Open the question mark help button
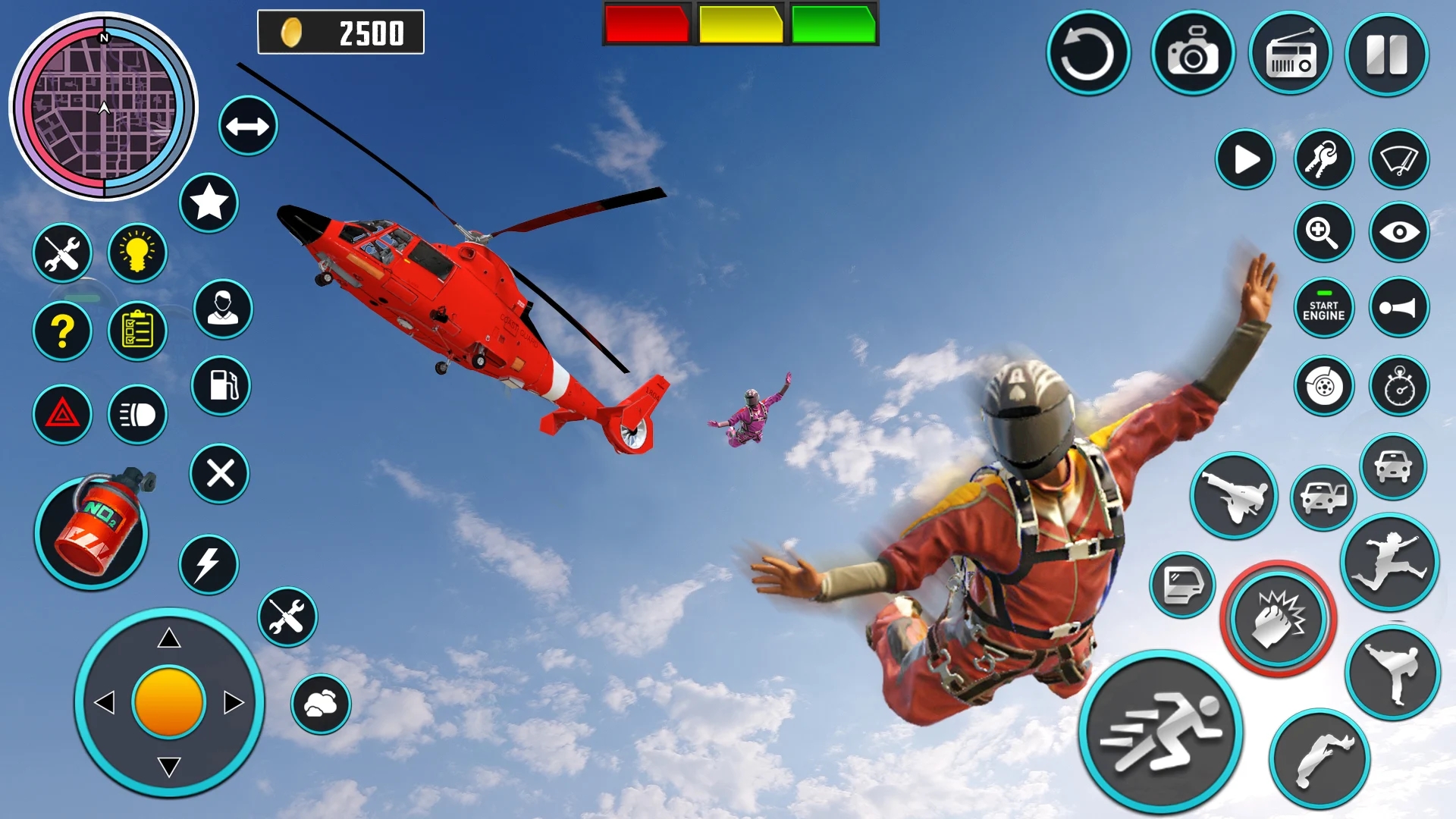The width and height of the screenshot is (1456, 819). click(62, 331)
